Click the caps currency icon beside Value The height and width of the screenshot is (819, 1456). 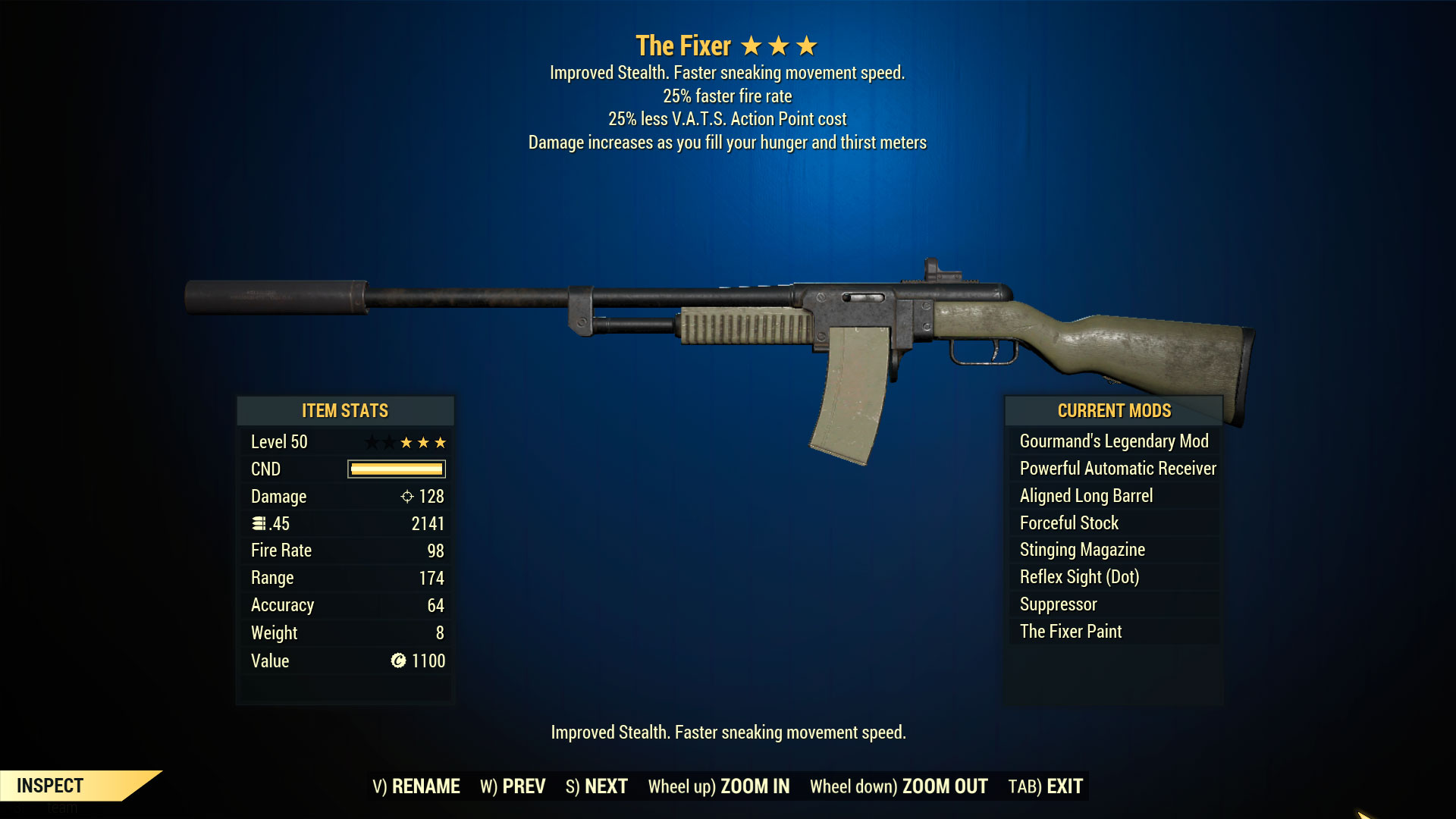point(399,661)
